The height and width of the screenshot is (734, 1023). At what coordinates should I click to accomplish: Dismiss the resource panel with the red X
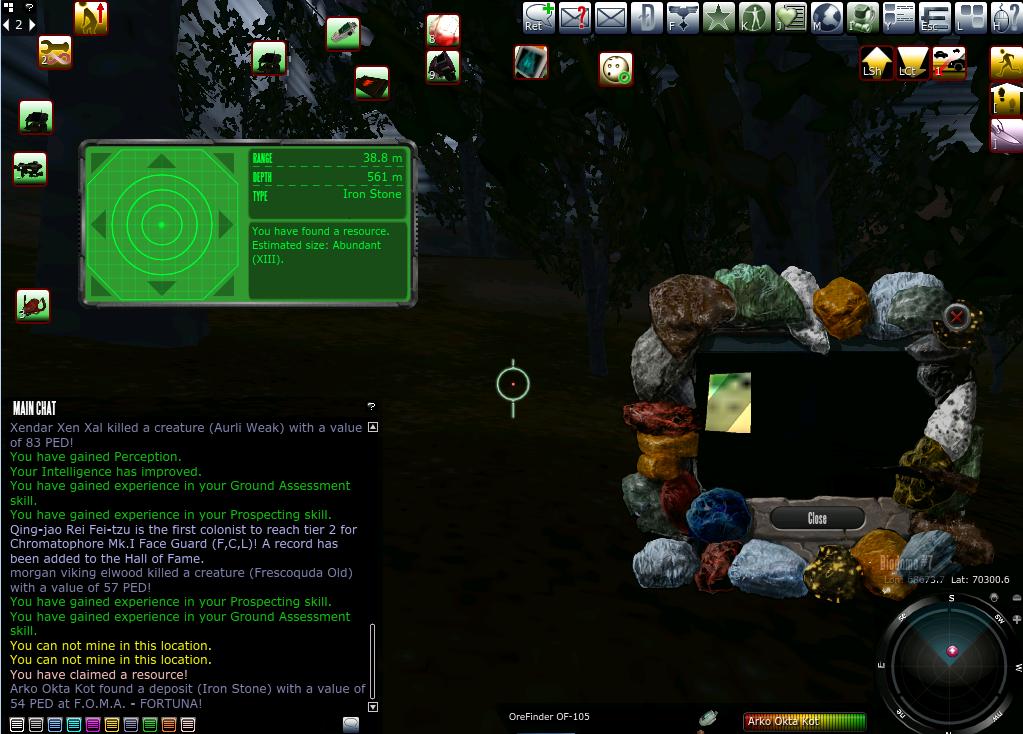coord(957,317)
